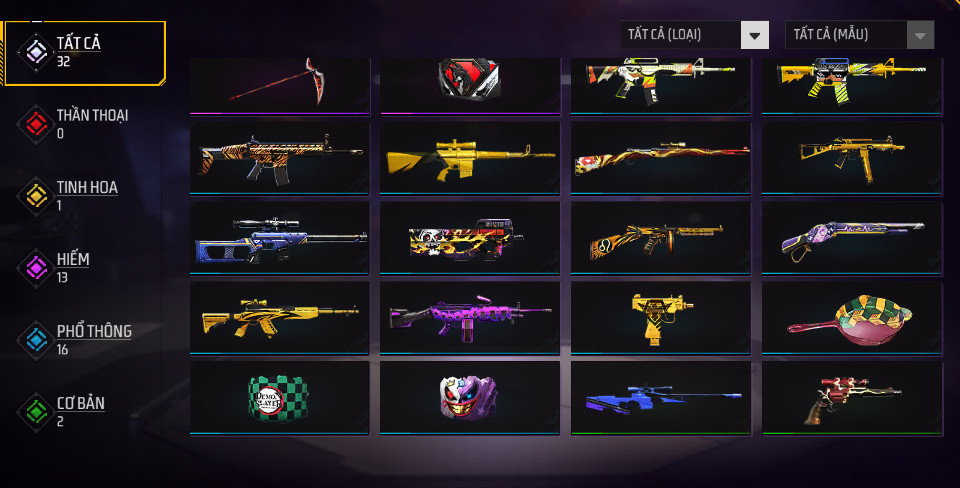Select the clown mask loot box

470,397
